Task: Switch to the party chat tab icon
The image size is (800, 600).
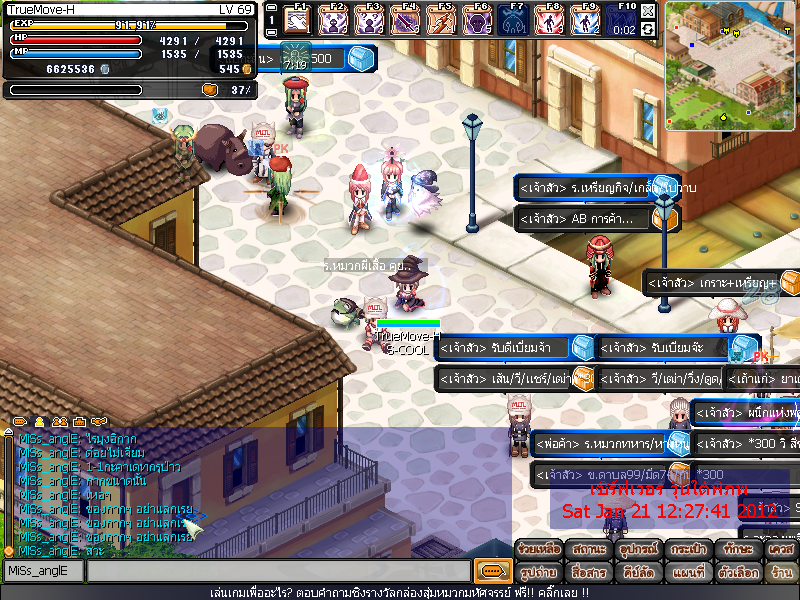Action: 59,422
